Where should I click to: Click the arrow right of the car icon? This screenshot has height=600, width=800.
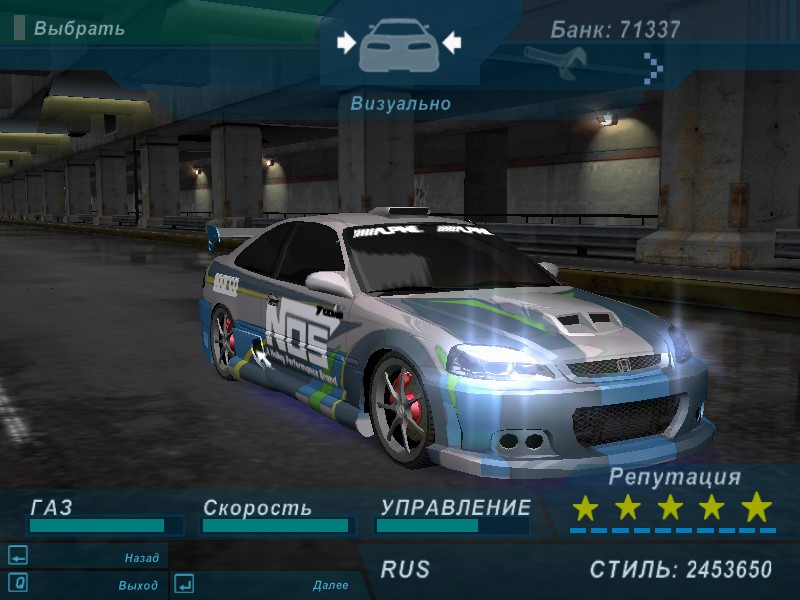click(451, 42)
